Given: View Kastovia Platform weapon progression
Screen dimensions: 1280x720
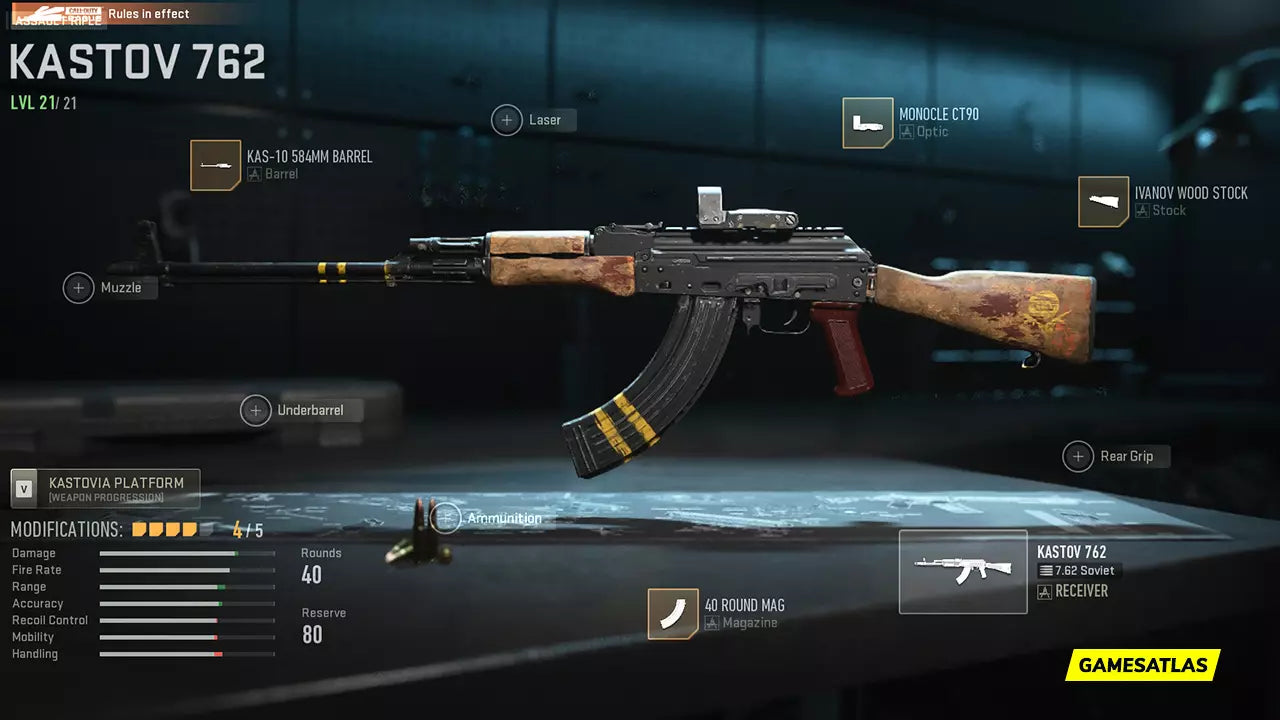Looking at the screenshot, I should click(x=105, y=489).
